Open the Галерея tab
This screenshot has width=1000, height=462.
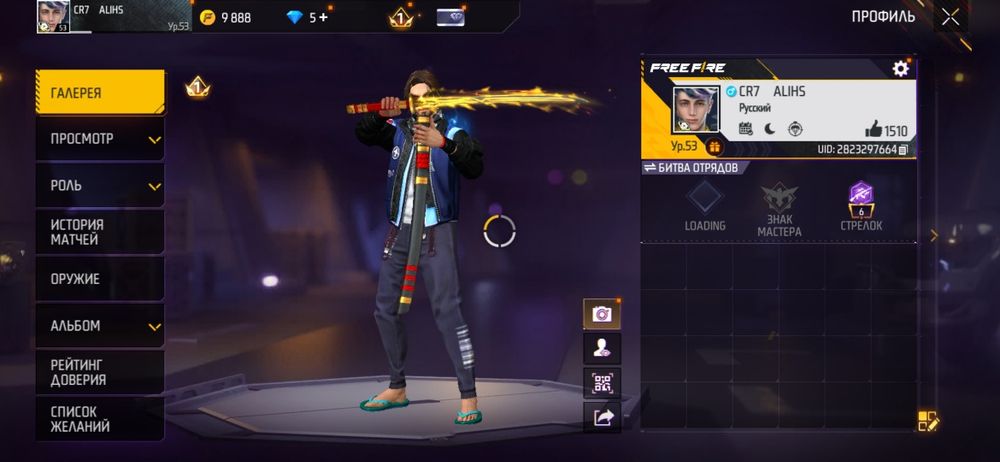point(100,93)
